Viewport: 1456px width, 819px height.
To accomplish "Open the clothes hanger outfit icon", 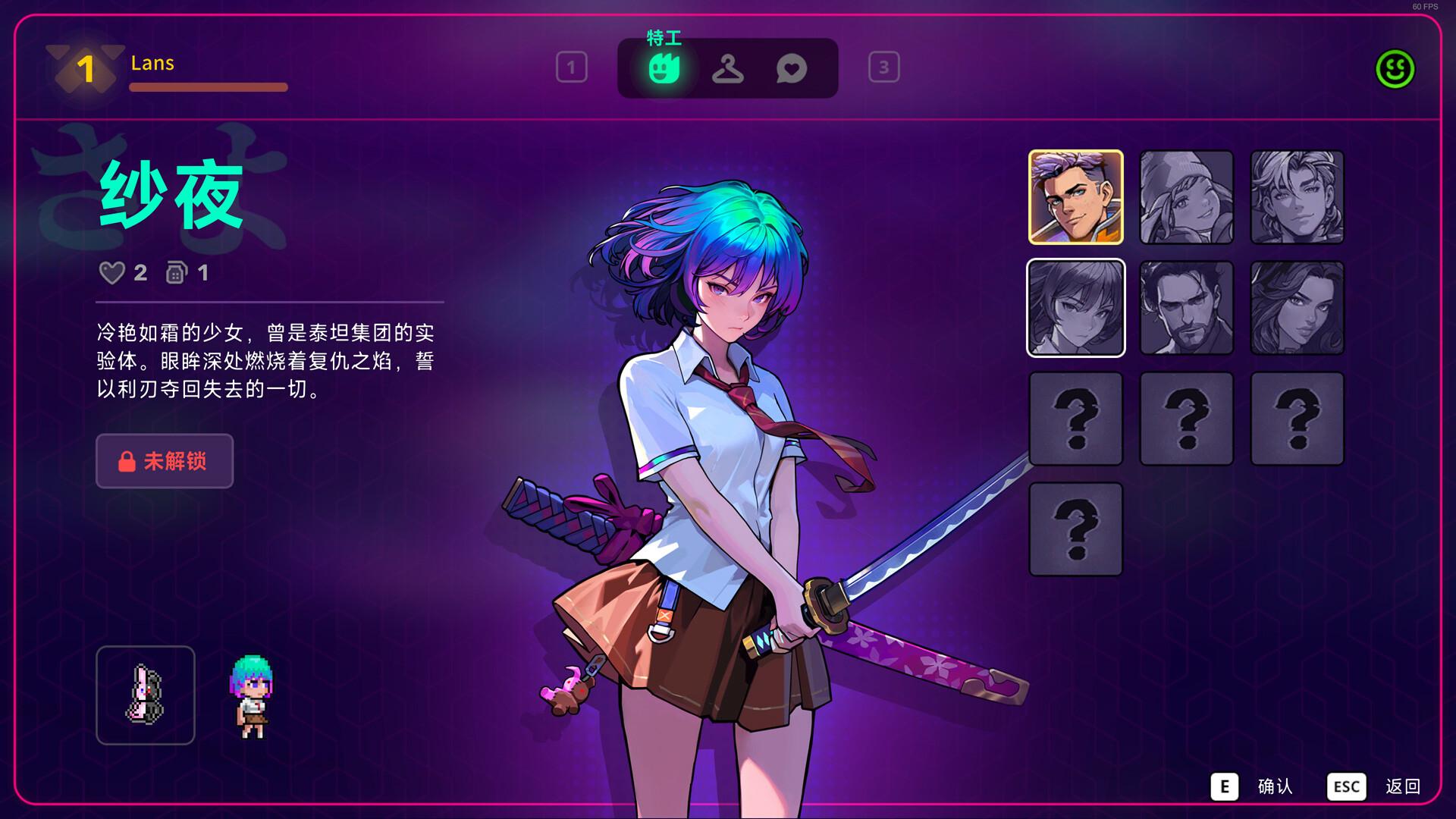I will point(726,69).
